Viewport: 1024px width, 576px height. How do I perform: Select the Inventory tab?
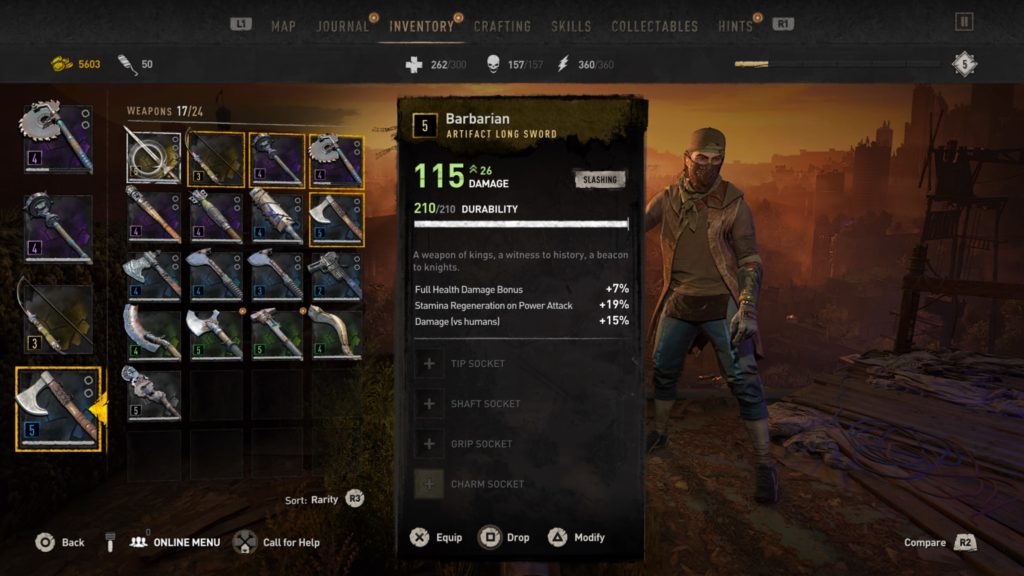tap(421, 26)
